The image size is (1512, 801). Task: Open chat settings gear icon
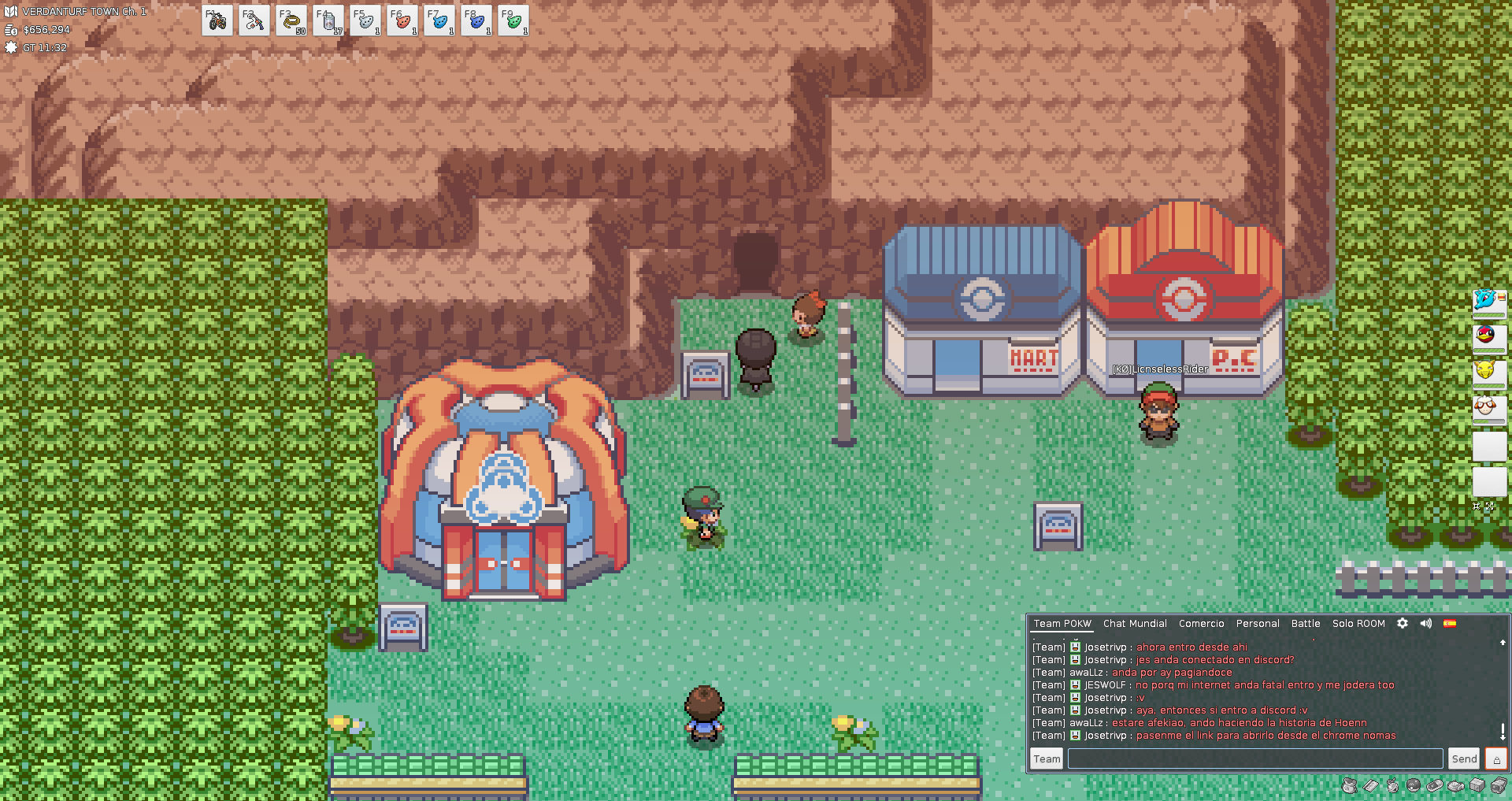[x=1403, y=623]
